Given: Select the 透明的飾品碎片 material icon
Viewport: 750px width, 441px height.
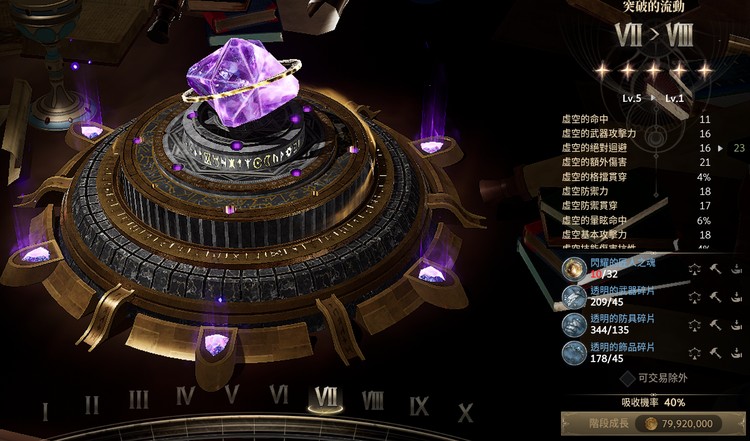Looking at the screenshot, I should pyautogui.click(x=574, y=352).
